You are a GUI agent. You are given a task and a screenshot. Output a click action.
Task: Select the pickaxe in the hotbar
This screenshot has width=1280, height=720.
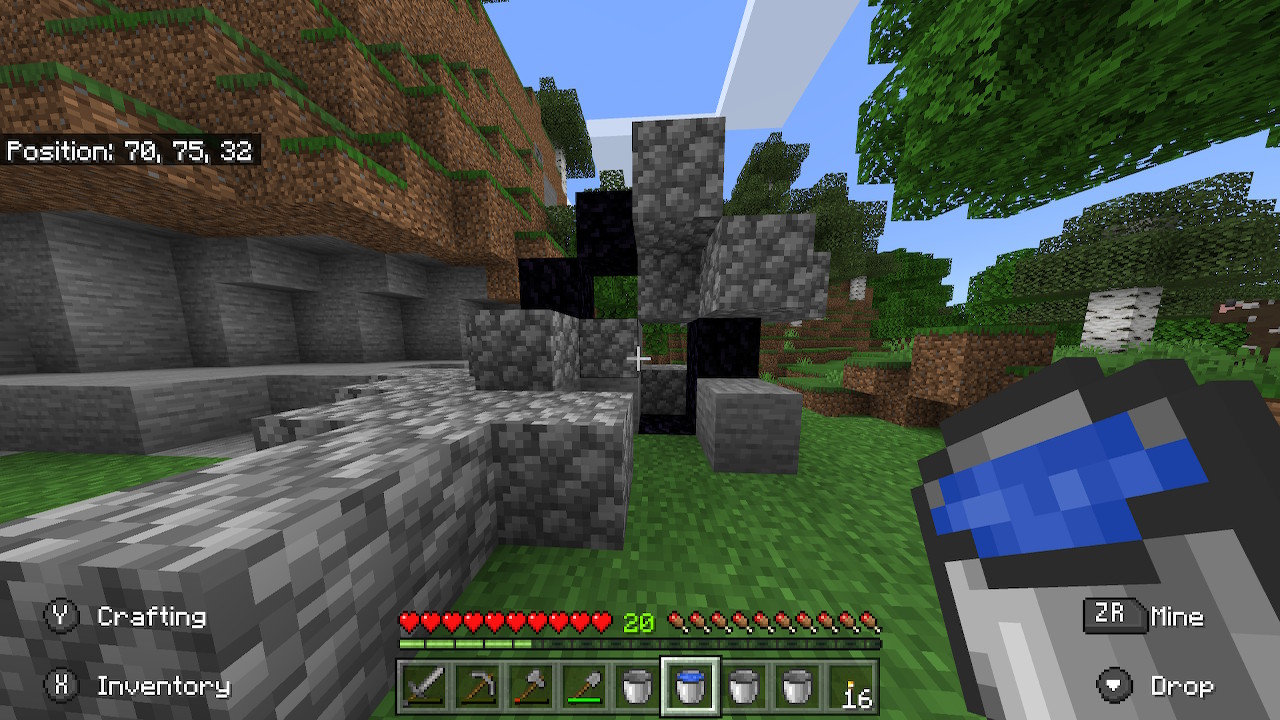[477, 687]
